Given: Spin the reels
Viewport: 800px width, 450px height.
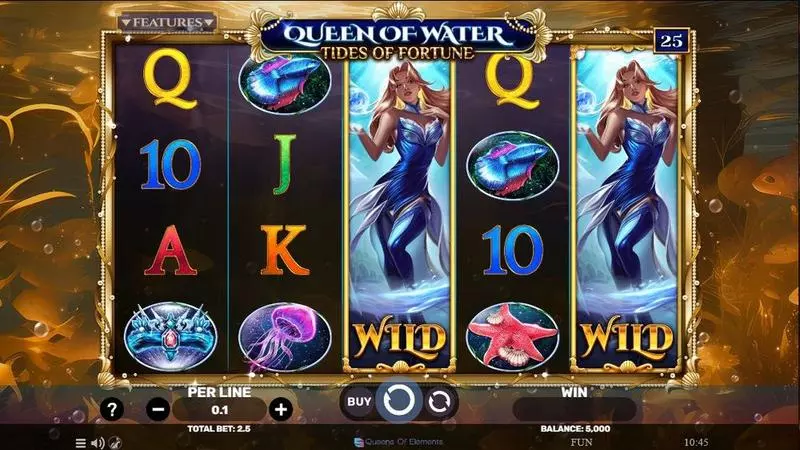Looking at the screenshot, I should [x=398, y=402].
